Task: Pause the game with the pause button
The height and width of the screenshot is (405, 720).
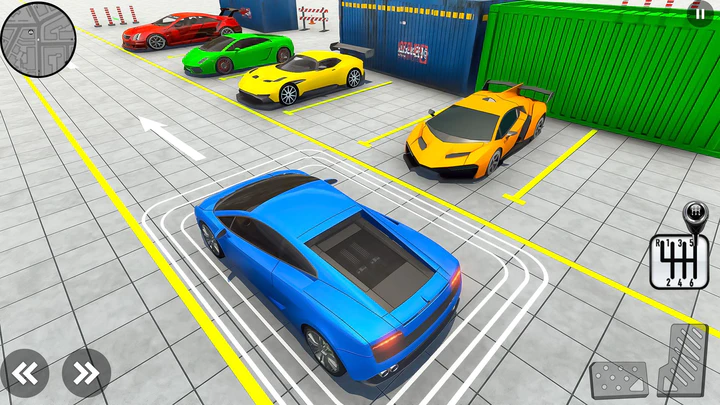Action: point(700,15)
